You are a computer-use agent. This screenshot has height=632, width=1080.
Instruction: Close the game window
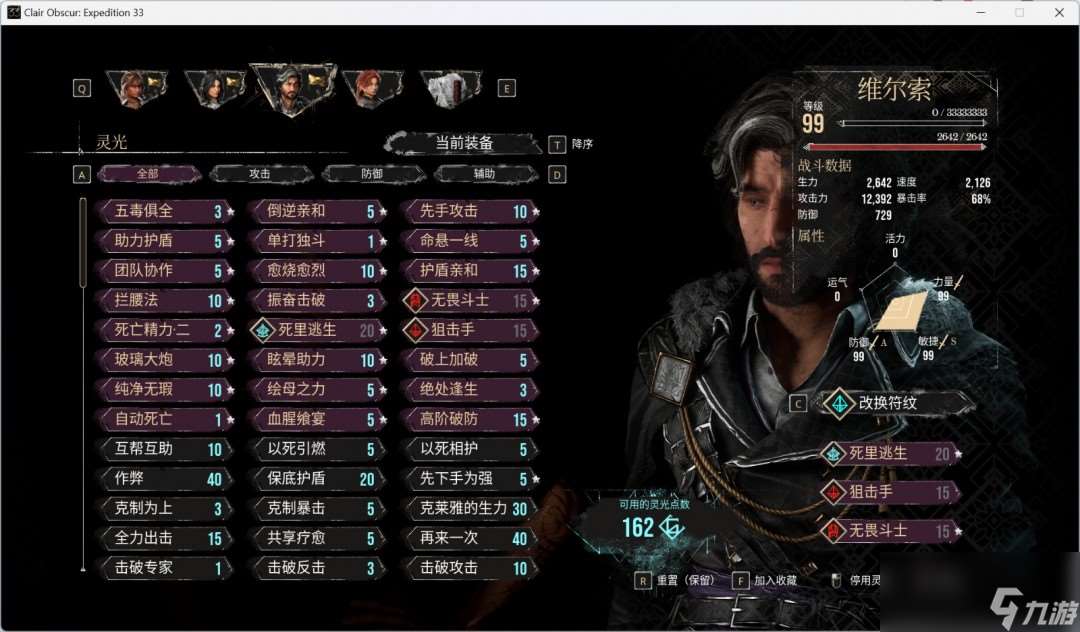1057,12
